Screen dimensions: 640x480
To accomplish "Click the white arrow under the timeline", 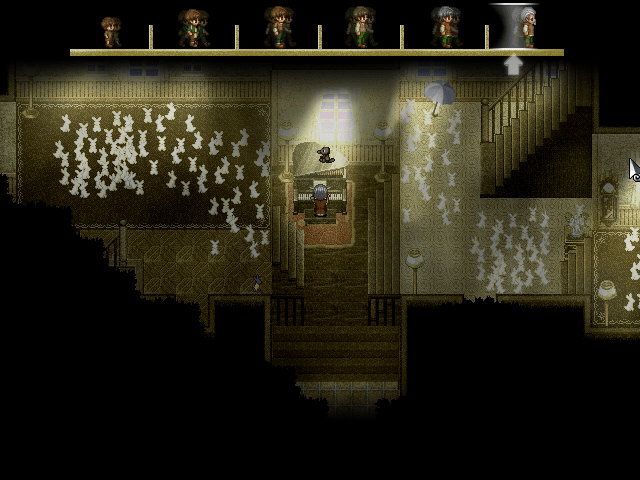I will pyautogui.click(x=513, y=65).
